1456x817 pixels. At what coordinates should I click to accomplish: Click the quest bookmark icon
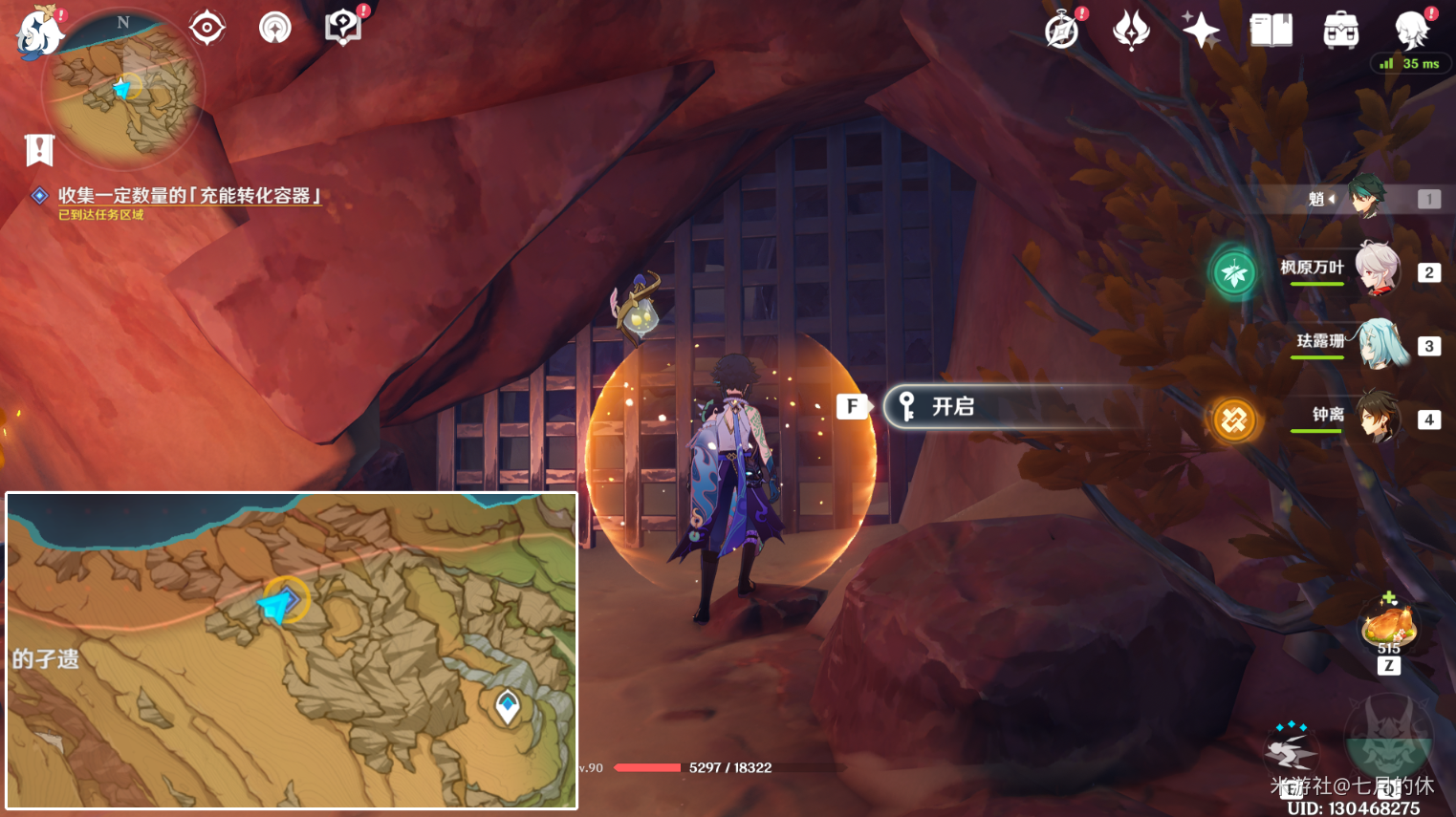click(x=39, y=150)
